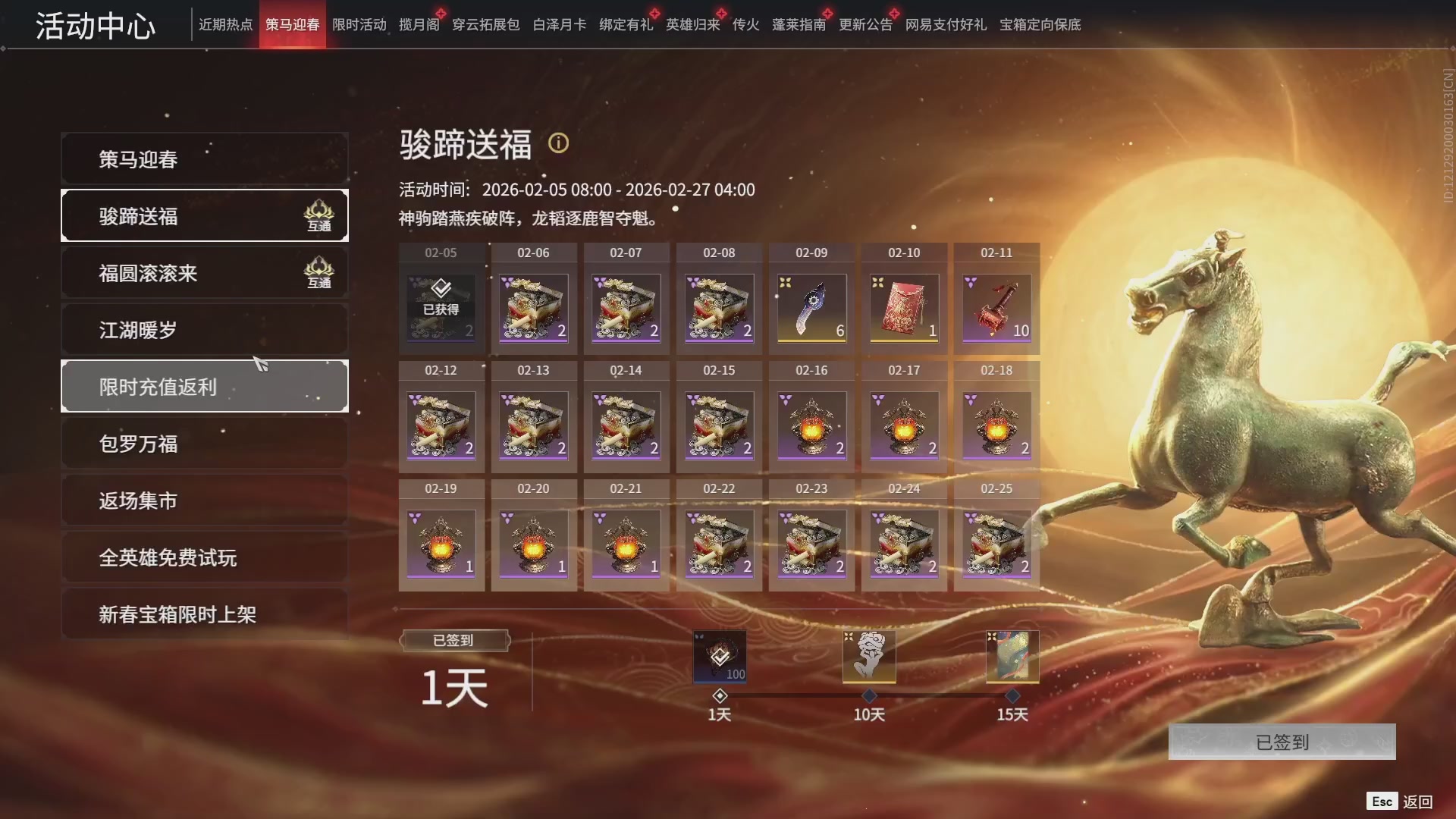
Task: Open the 10天 milestone statue reward
Action: click(x=868, y=656)
